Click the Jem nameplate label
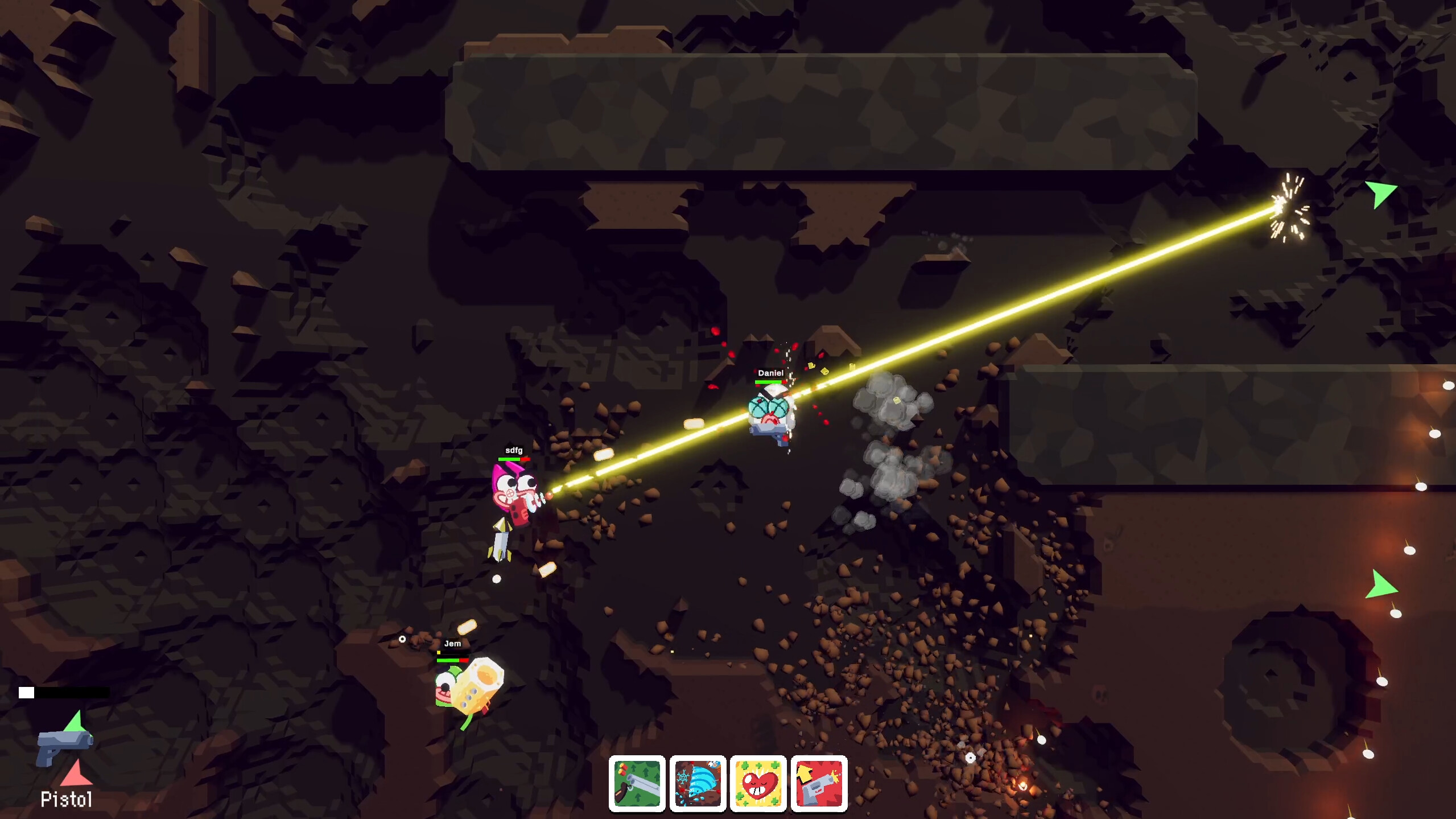The height and width of the screenshot is (819, 1456). 452,644
